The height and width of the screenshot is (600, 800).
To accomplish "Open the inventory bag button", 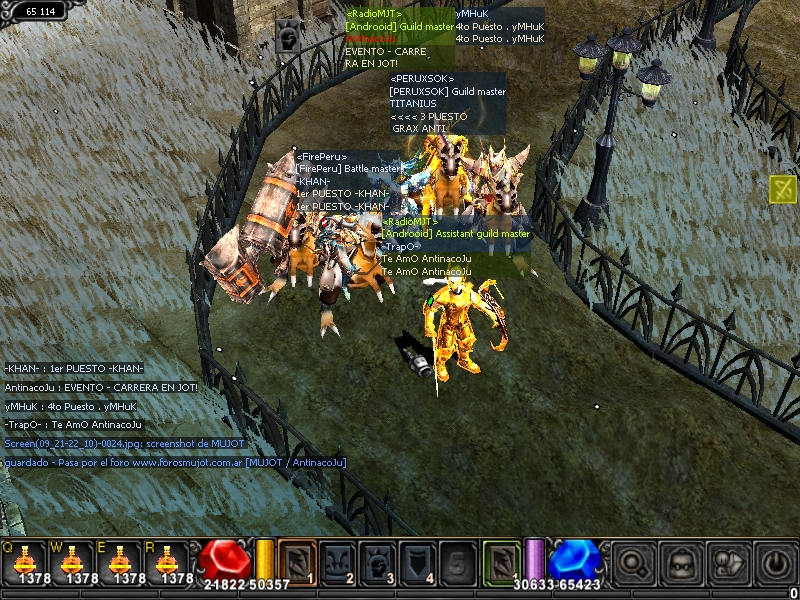I will (x=680, y=563).
